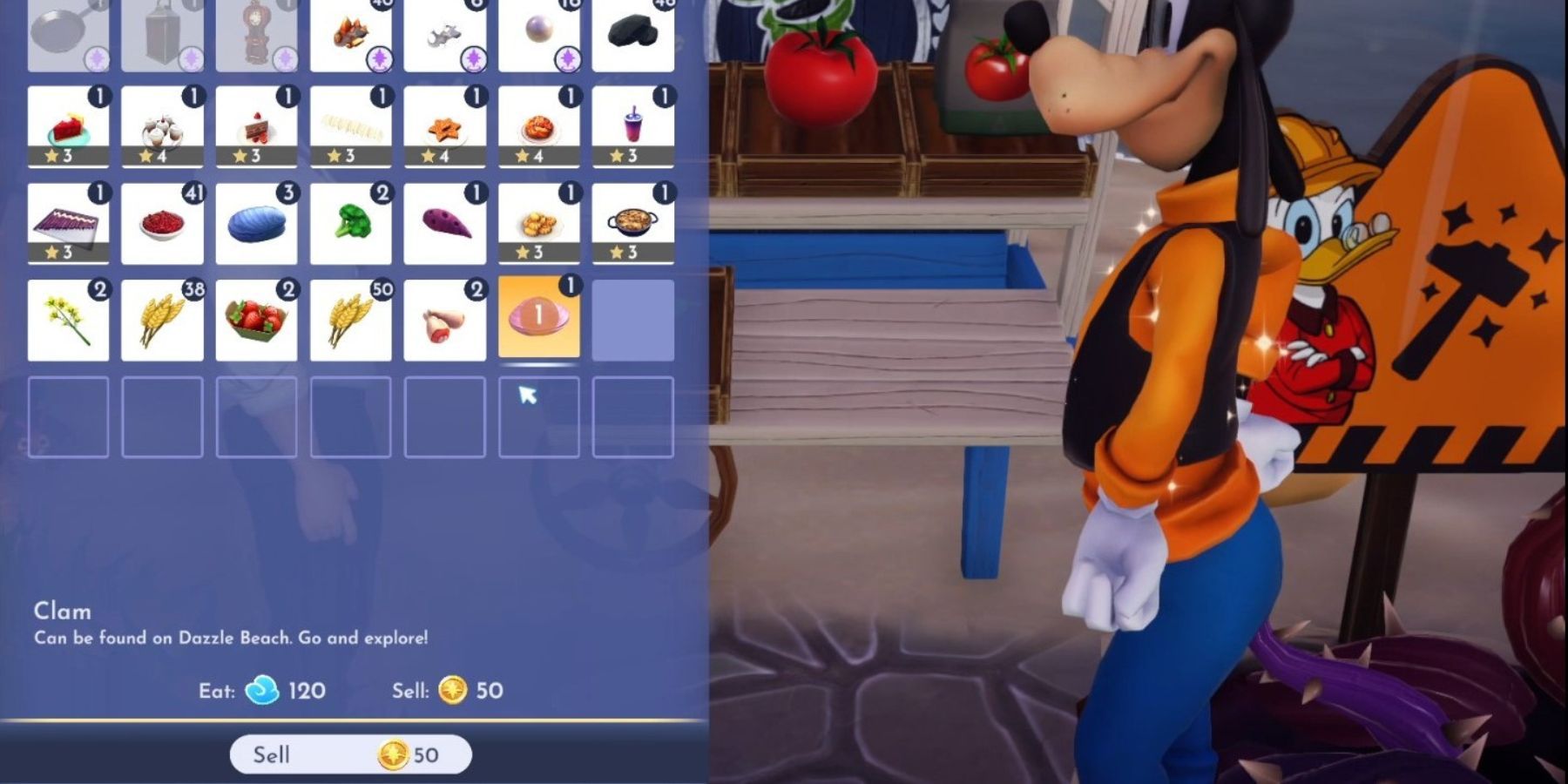Select the bowl of red berries showing 41
Screen dimensions: 1568x784
[163, 222]
